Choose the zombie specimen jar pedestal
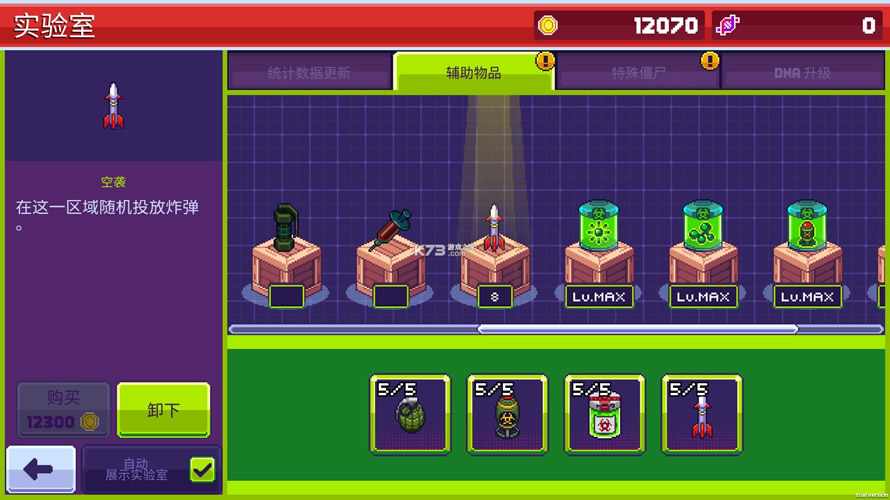This screenshot has height=500, width=890. click(806, 255)
